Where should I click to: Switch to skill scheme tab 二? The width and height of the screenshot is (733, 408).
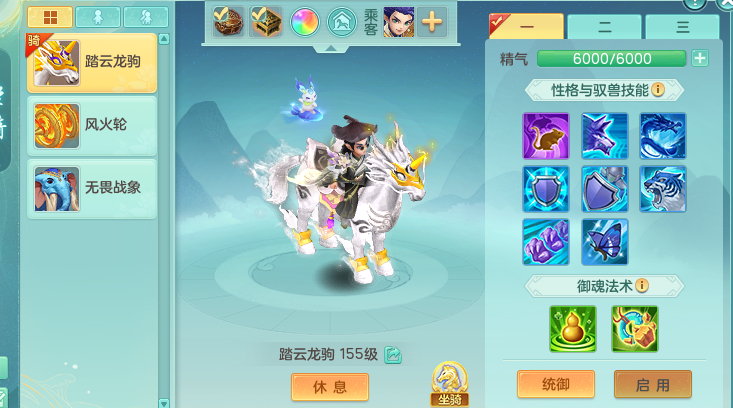[604, 28]
